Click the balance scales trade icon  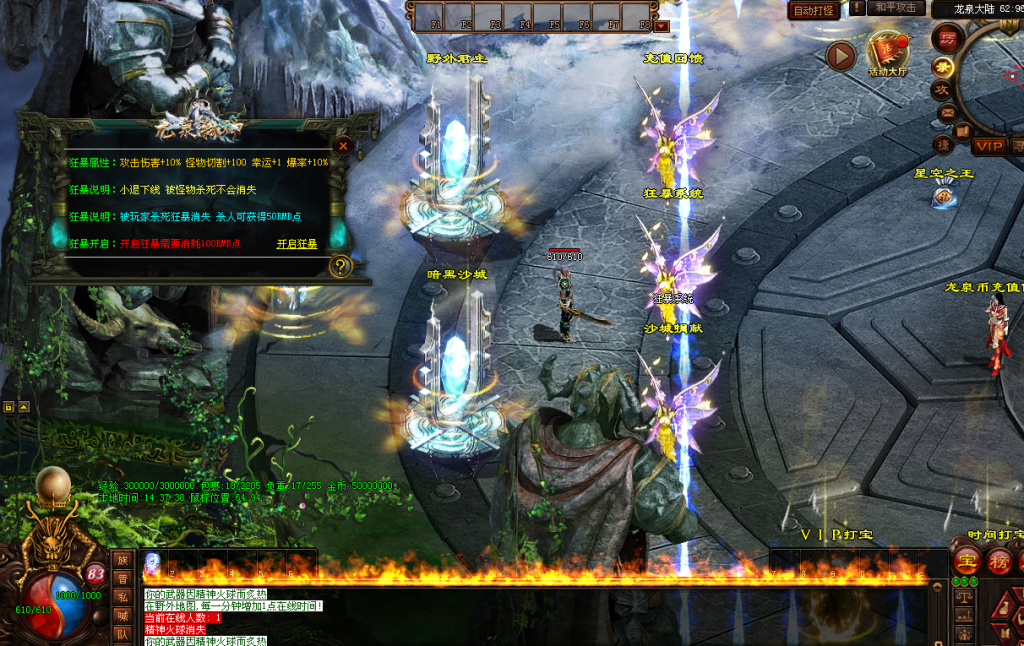click(x=965, y=597)
